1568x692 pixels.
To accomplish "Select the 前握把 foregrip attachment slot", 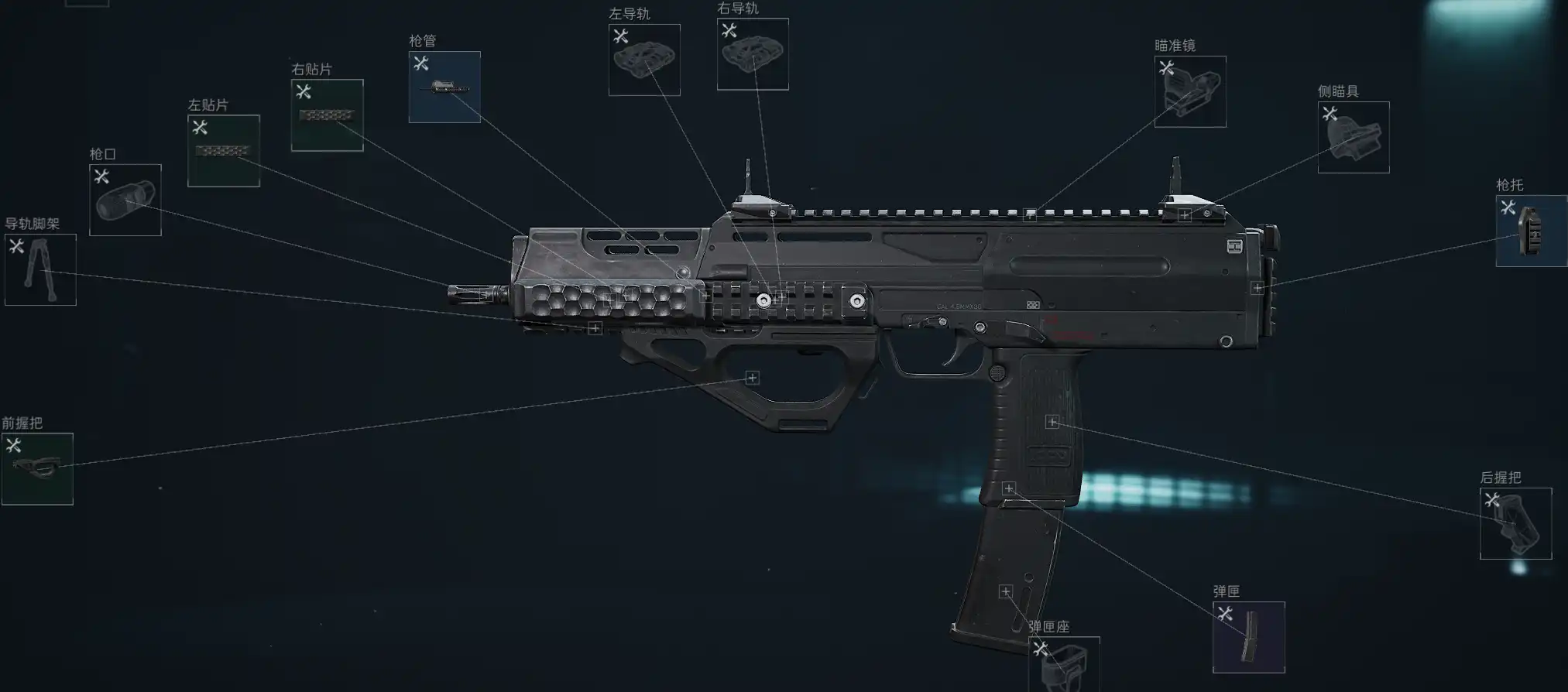I will pos(37,469).
